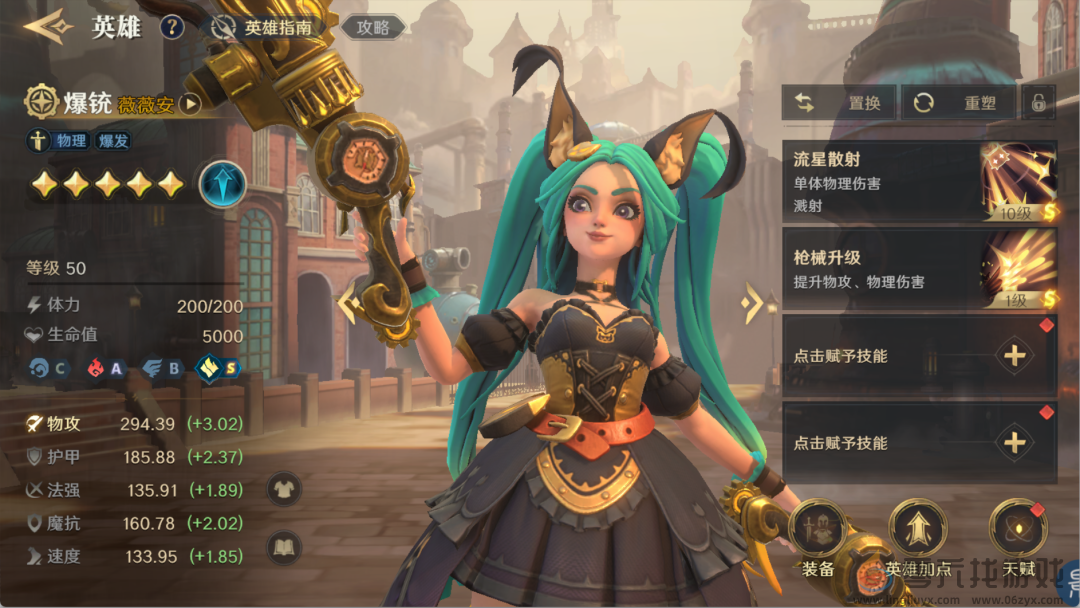Click the 置换 swap button
This screenshot has height=608, width=1080.
point(839,102)
